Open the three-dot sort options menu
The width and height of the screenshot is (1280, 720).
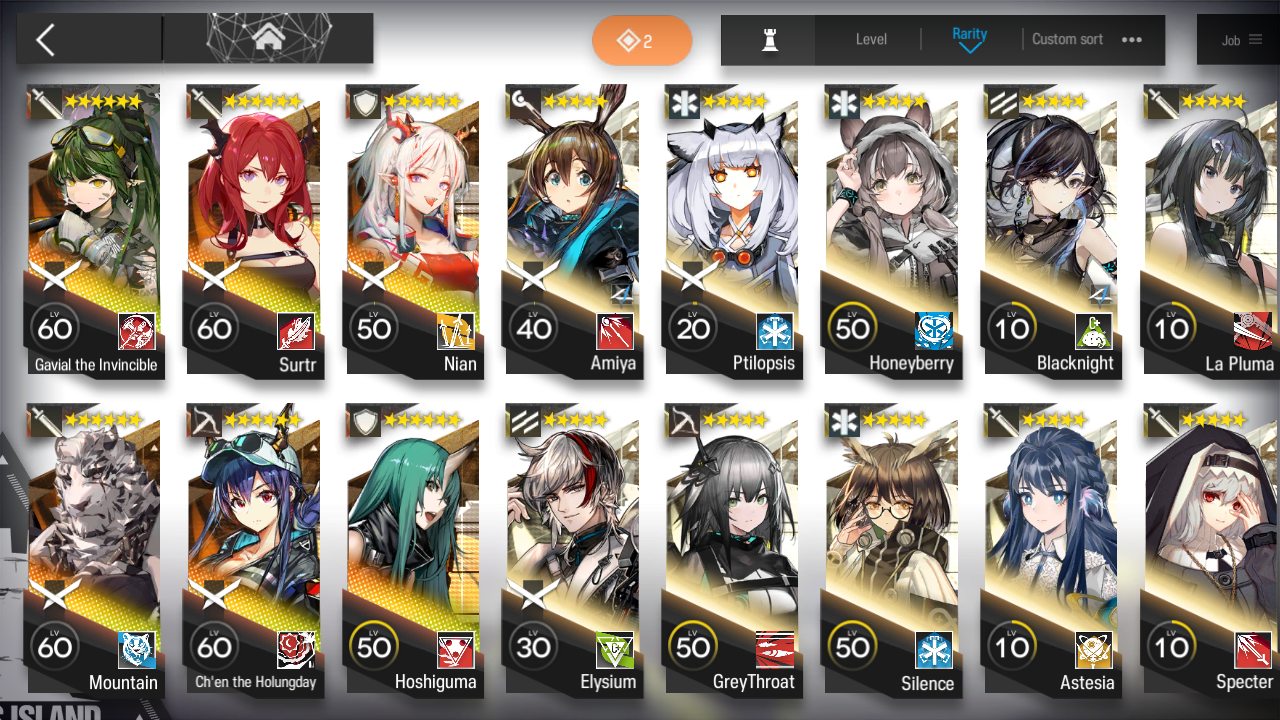point(1130,40)
